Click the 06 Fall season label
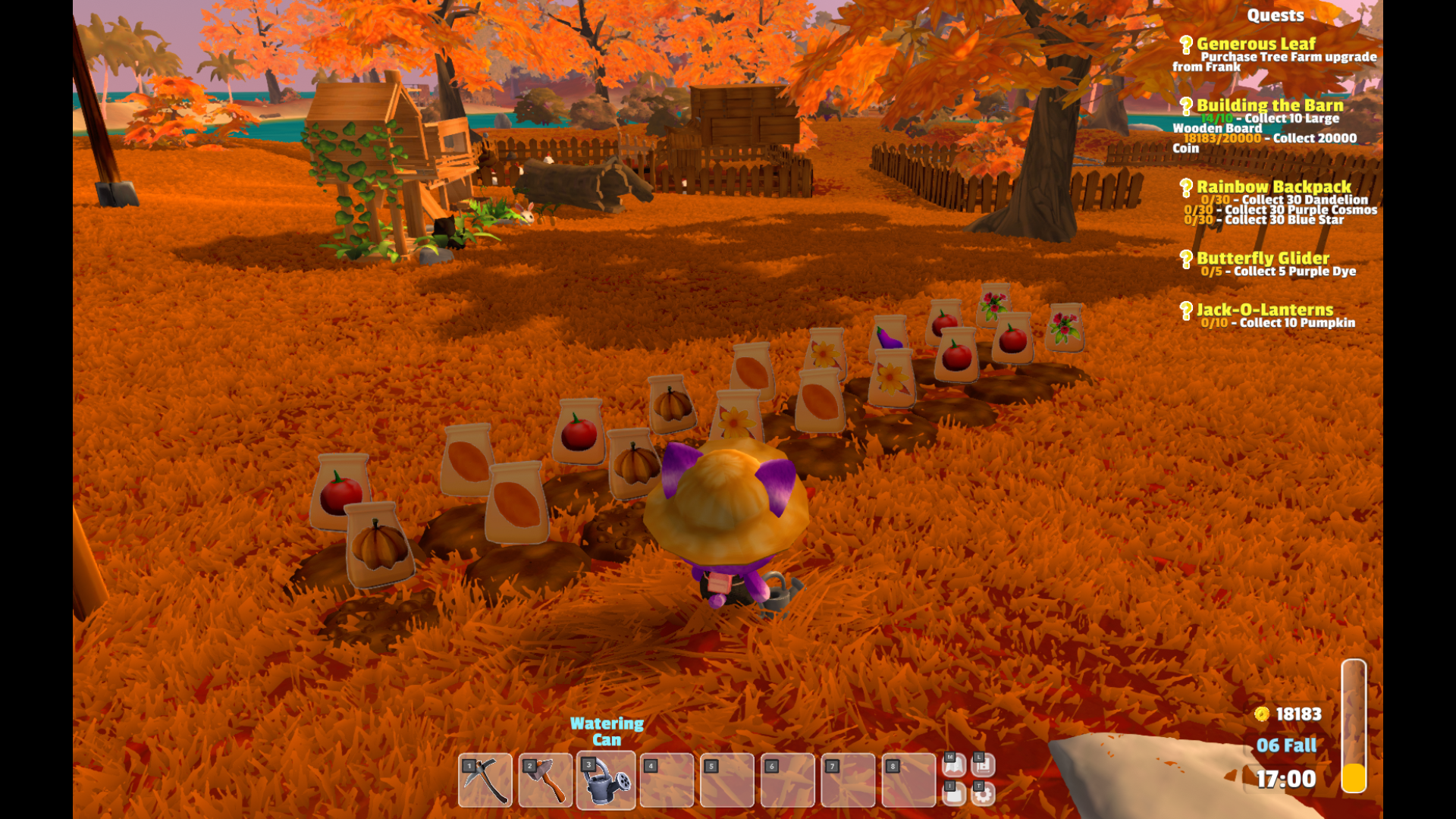This screenshot has width=1456, height=819. pyautogui.click(x=1288, y=746)
